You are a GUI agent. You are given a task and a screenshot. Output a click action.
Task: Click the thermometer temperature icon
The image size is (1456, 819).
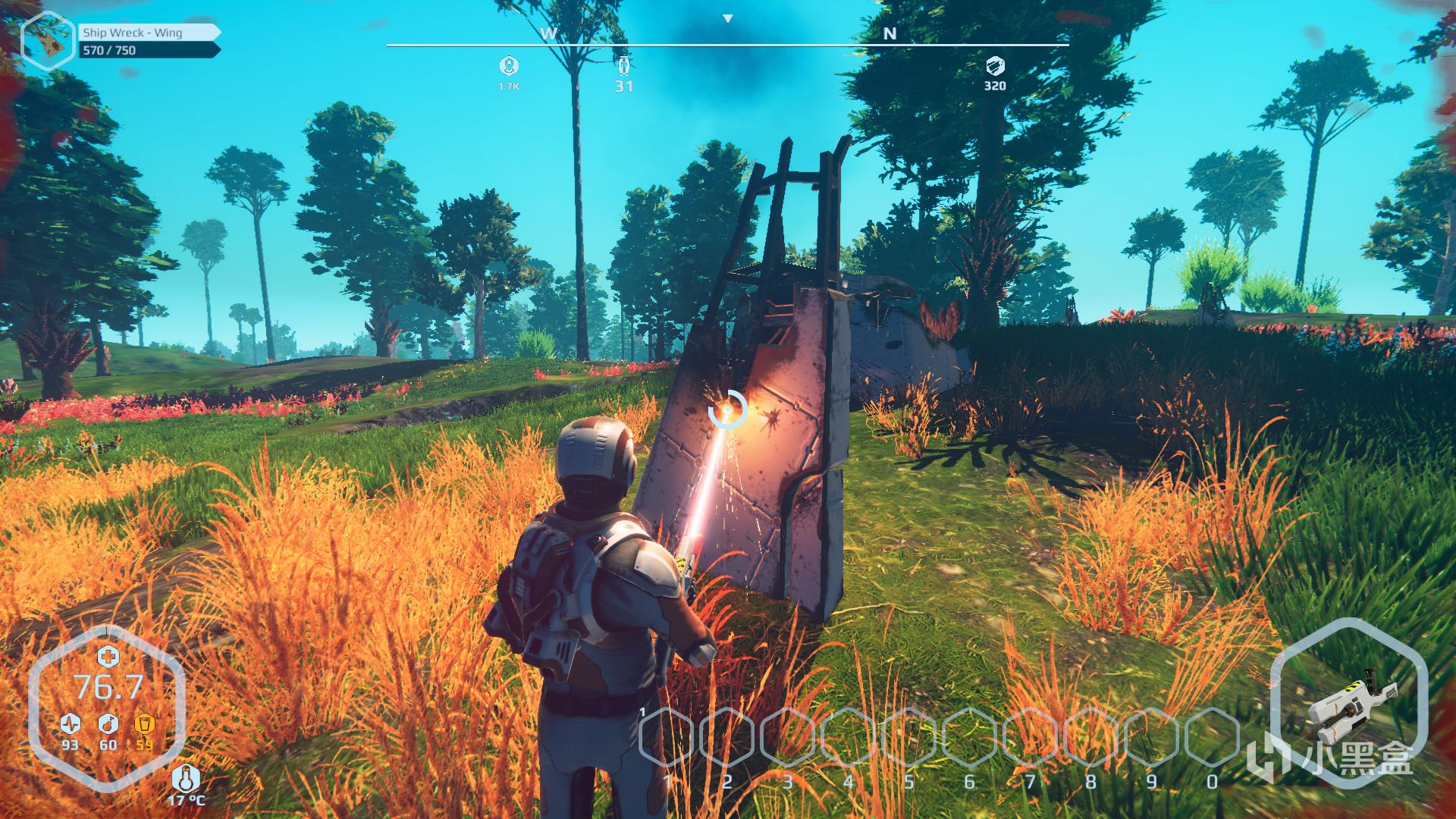pos(186,779)
